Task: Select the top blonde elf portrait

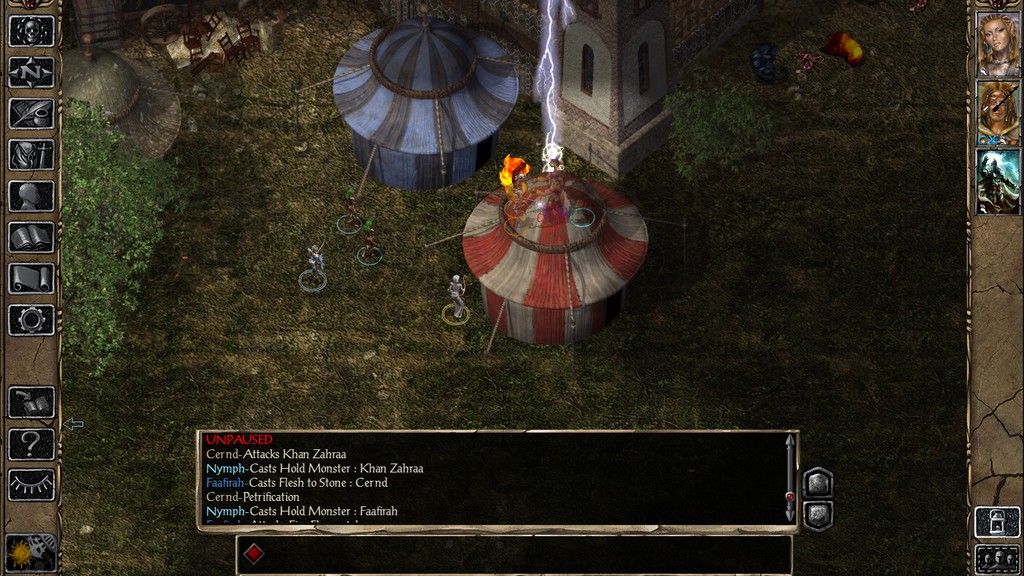Action: (x=998, y=44)
